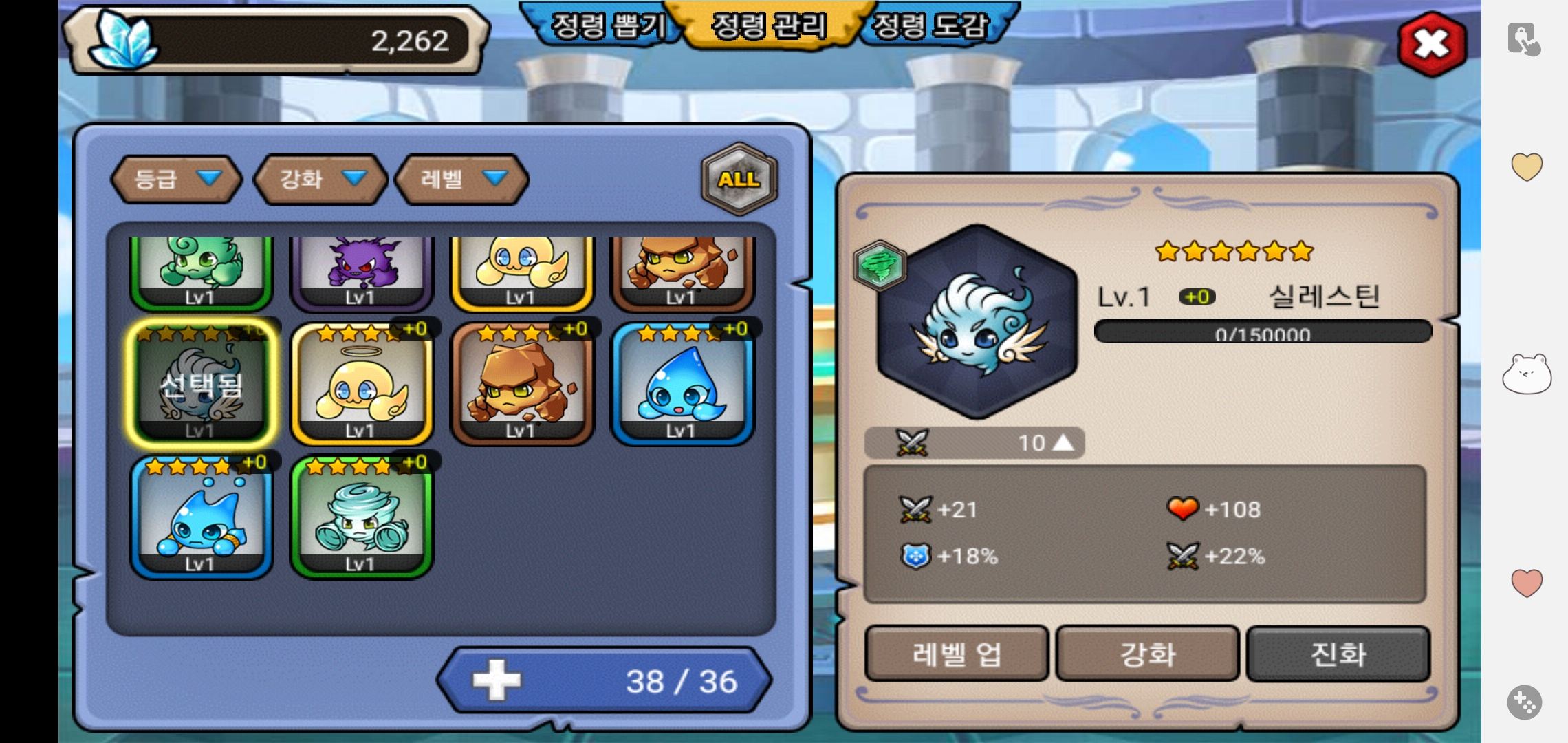Viewport: 1568px width, 743px height.
Task: Select the water spirit with bubbles
Action: [202, 517]
